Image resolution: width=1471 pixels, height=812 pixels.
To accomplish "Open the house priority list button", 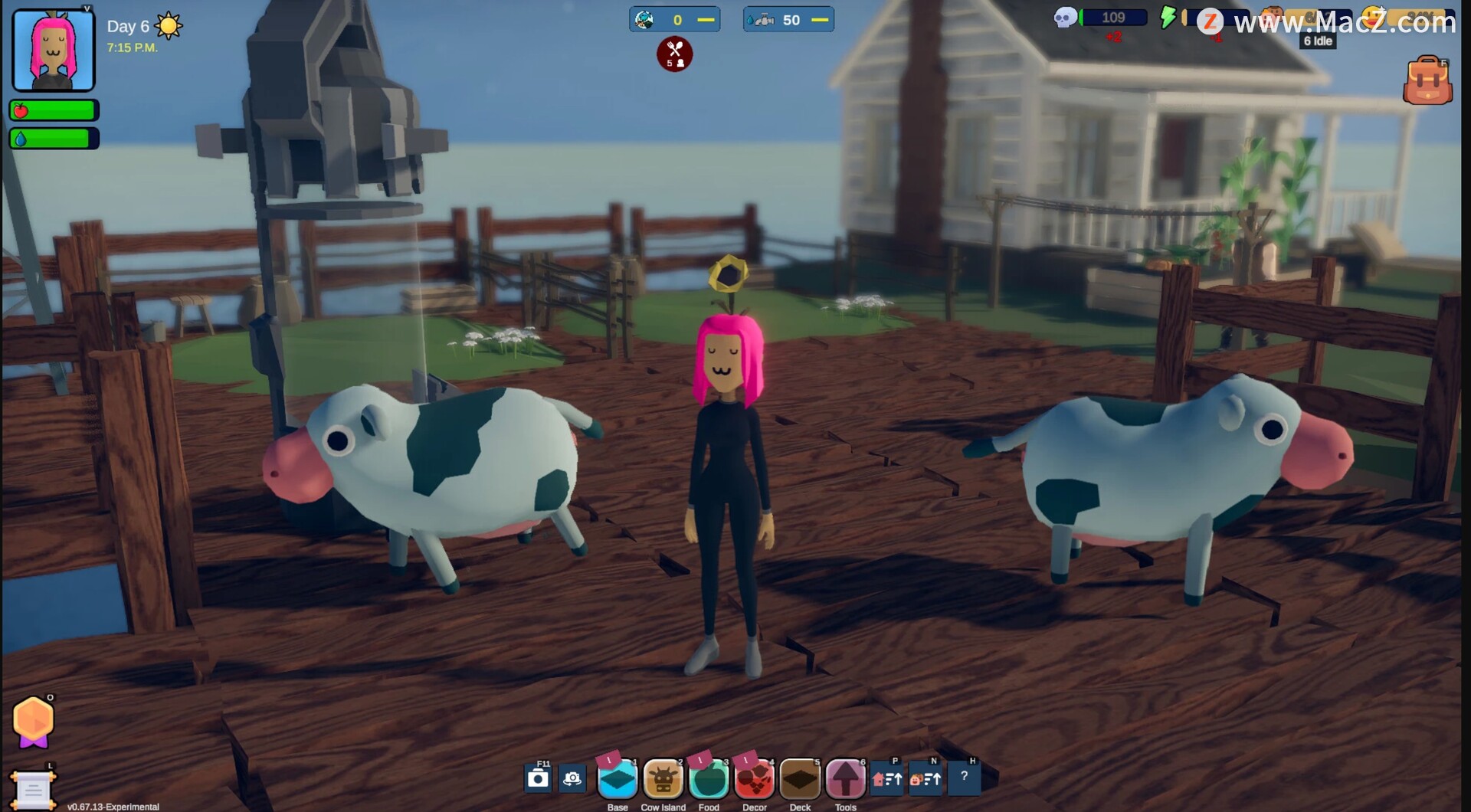I will pyautogui.click(x=887, y=779).
